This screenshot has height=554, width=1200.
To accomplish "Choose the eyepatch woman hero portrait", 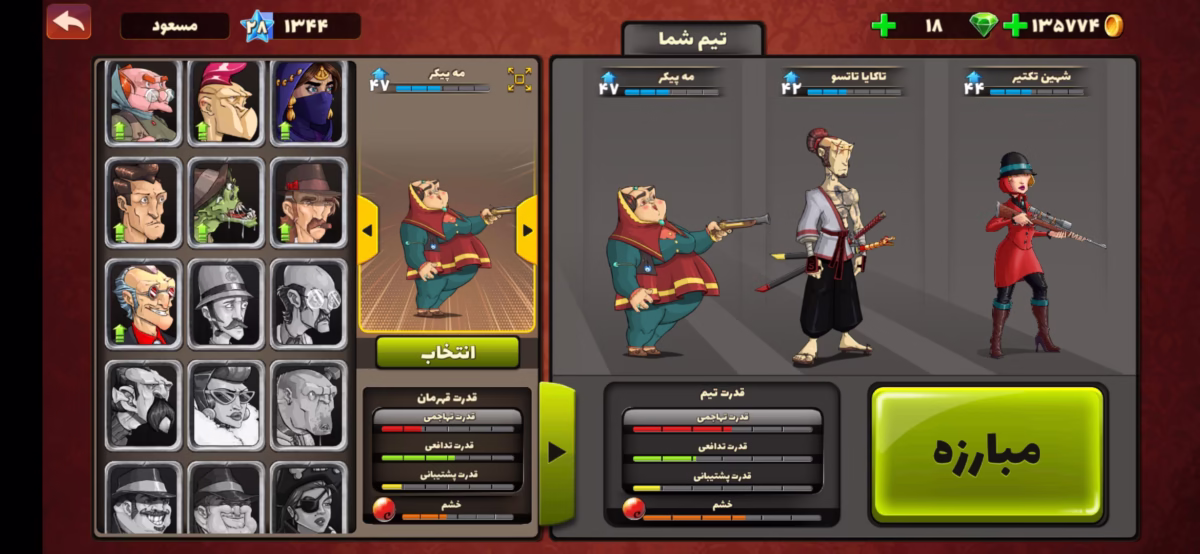I will tap(308, 497).
